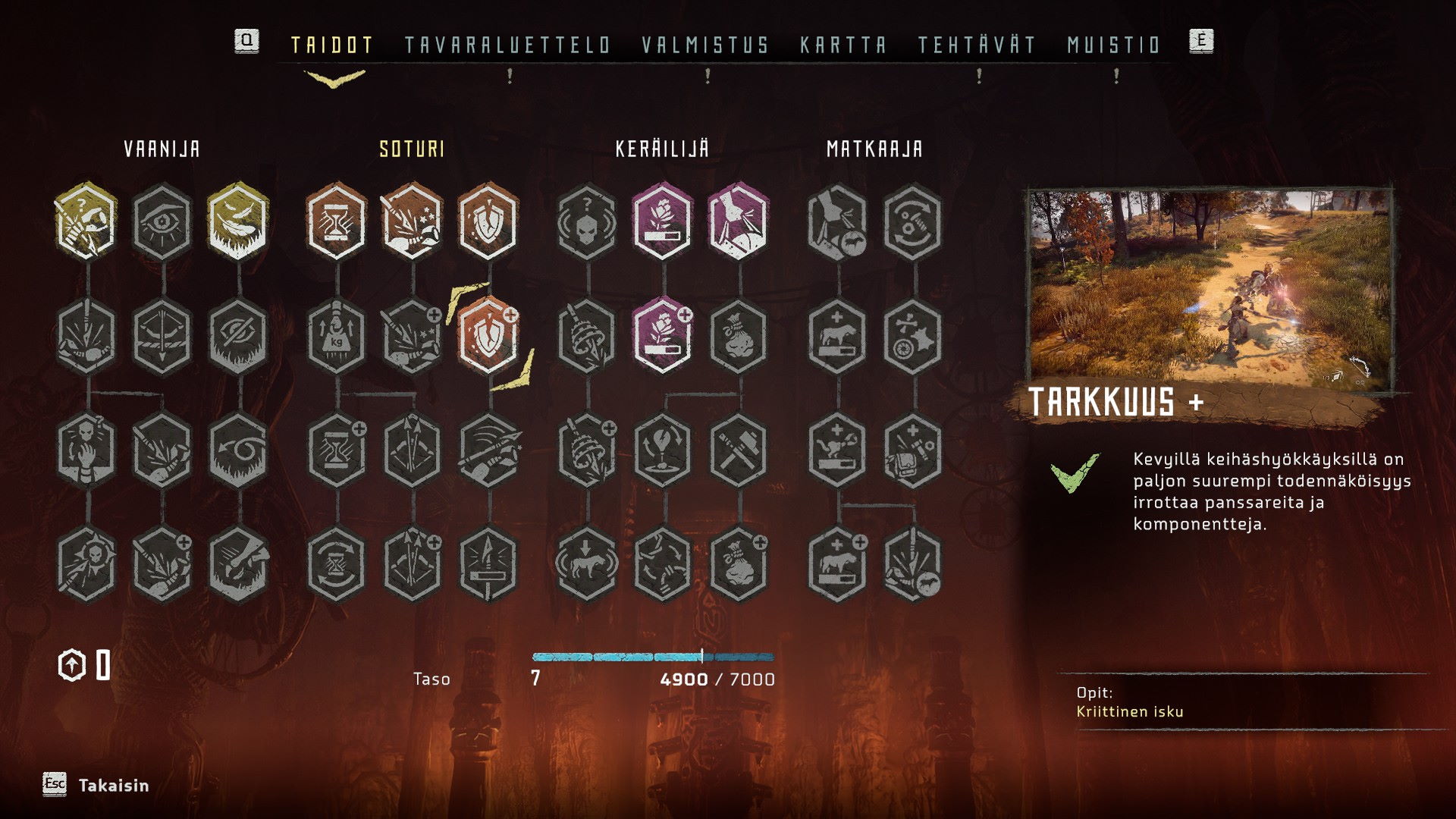This screenshot has width=1456, height=819.
Task: Click the Tarkkuus + skill preview image
Action: 1210,290
